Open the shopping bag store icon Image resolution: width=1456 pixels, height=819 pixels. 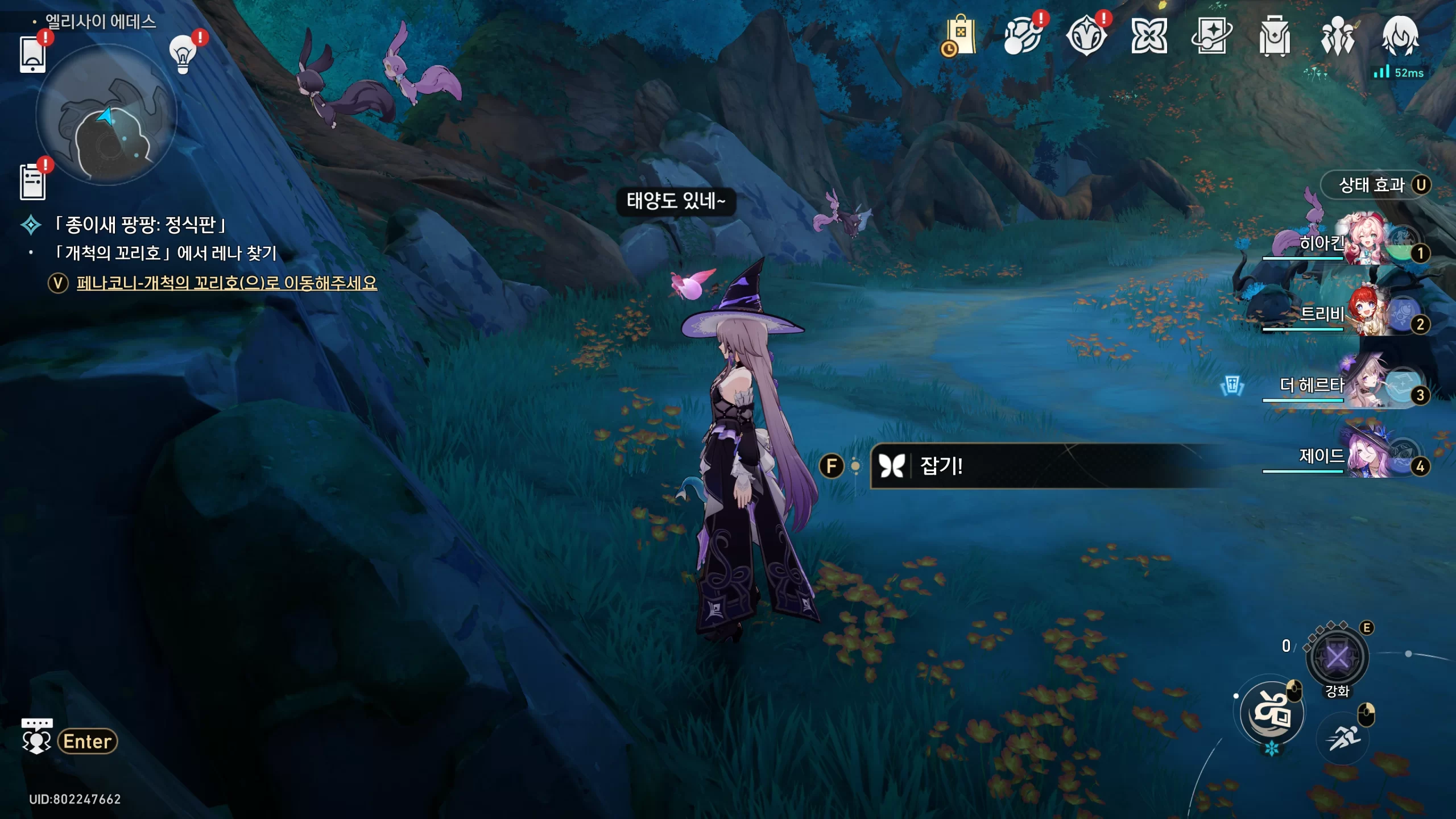pyautogui.click(x=960, y=36)
